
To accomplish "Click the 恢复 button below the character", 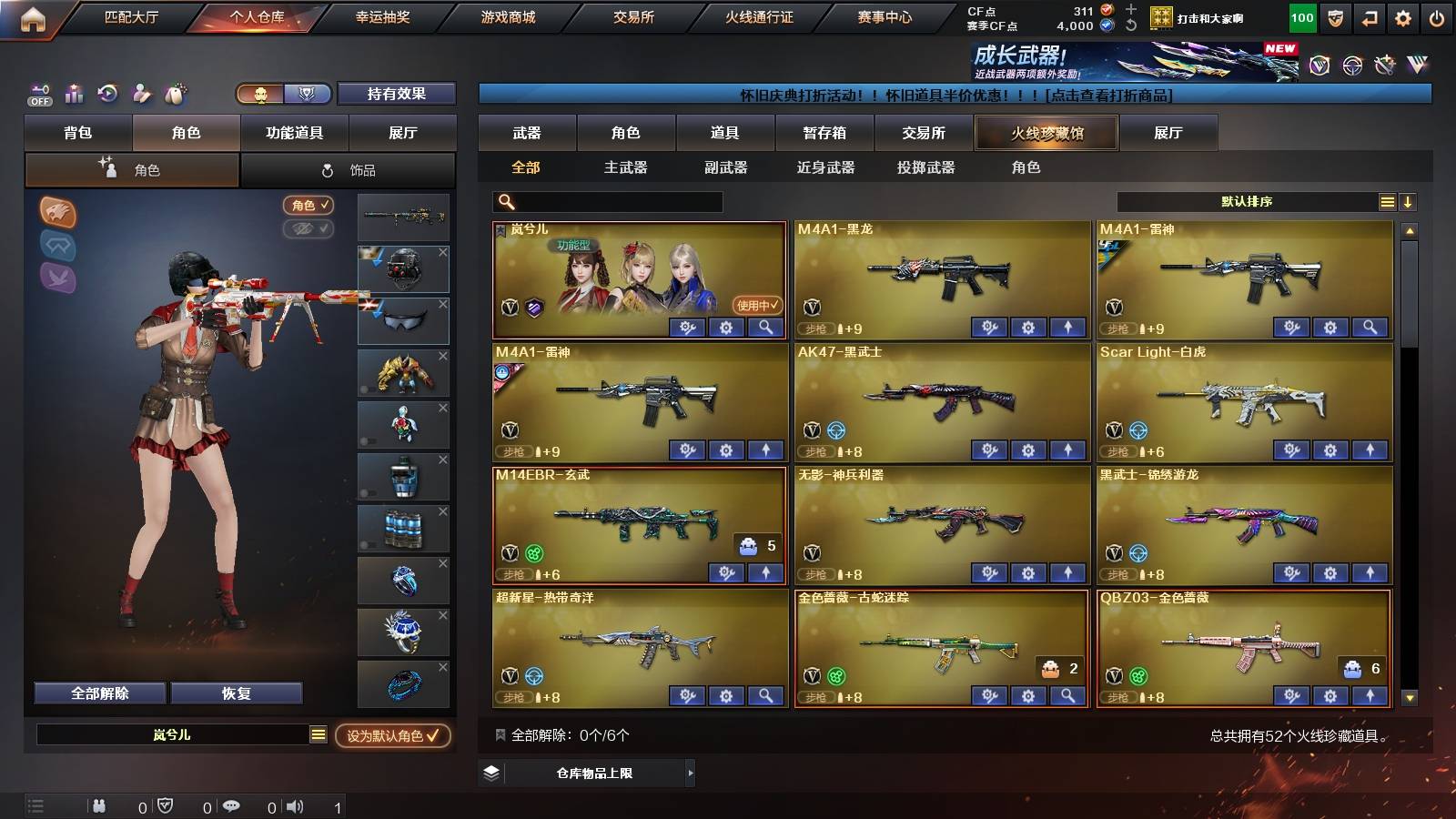I will [x=237, y=693].
